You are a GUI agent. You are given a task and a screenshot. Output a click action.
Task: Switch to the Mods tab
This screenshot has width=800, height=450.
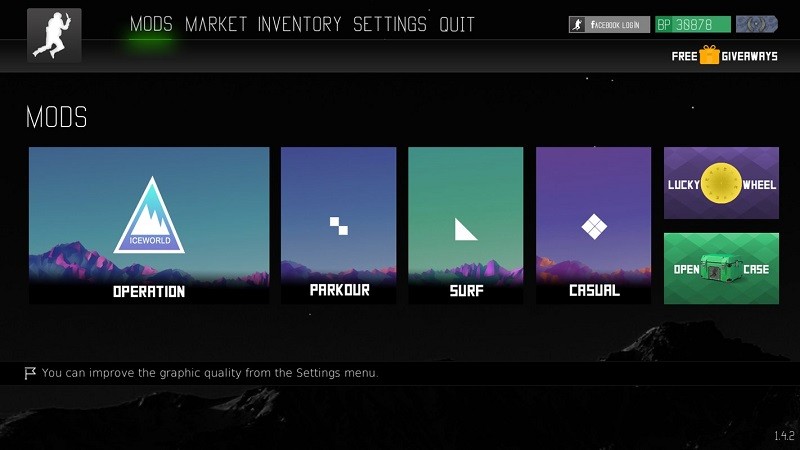151,24
